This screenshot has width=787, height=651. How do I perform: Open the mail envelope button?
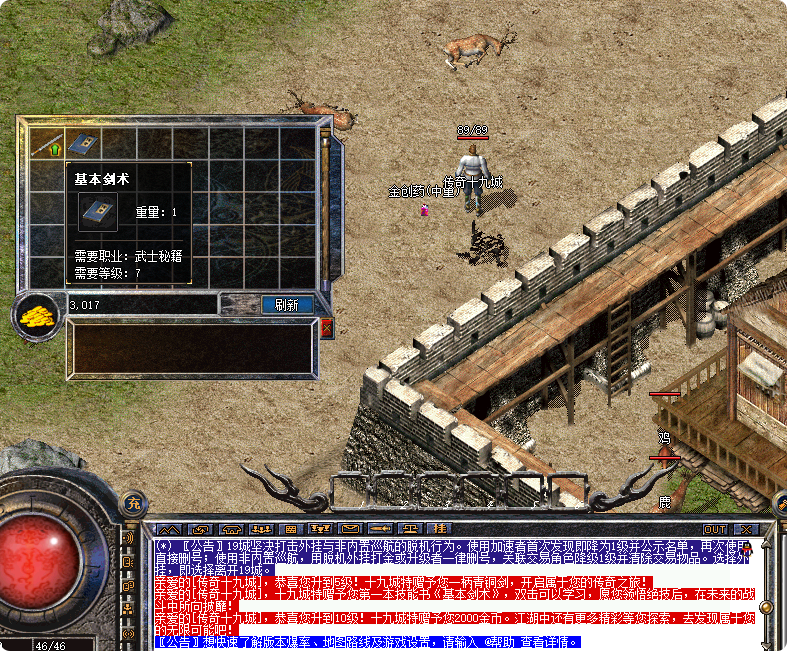coord(350,528)
